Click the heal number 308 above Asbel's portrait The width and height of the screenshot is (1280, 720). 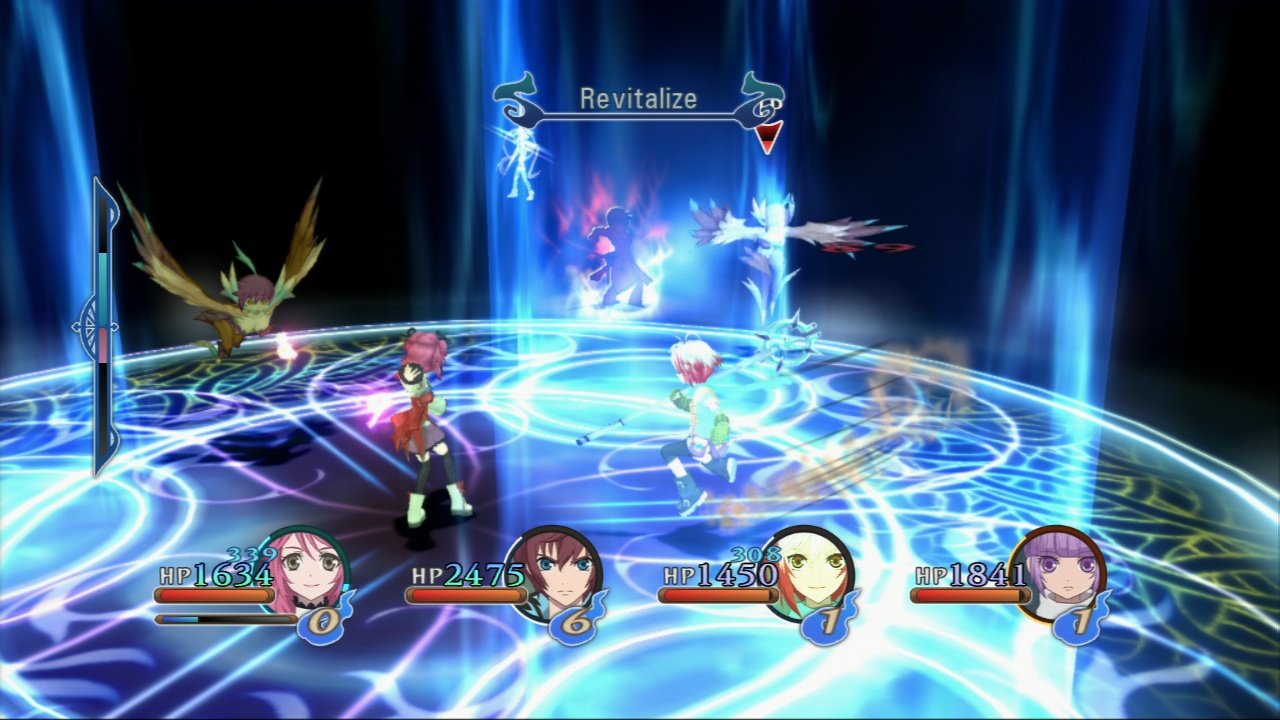click(x=755, y=553)
